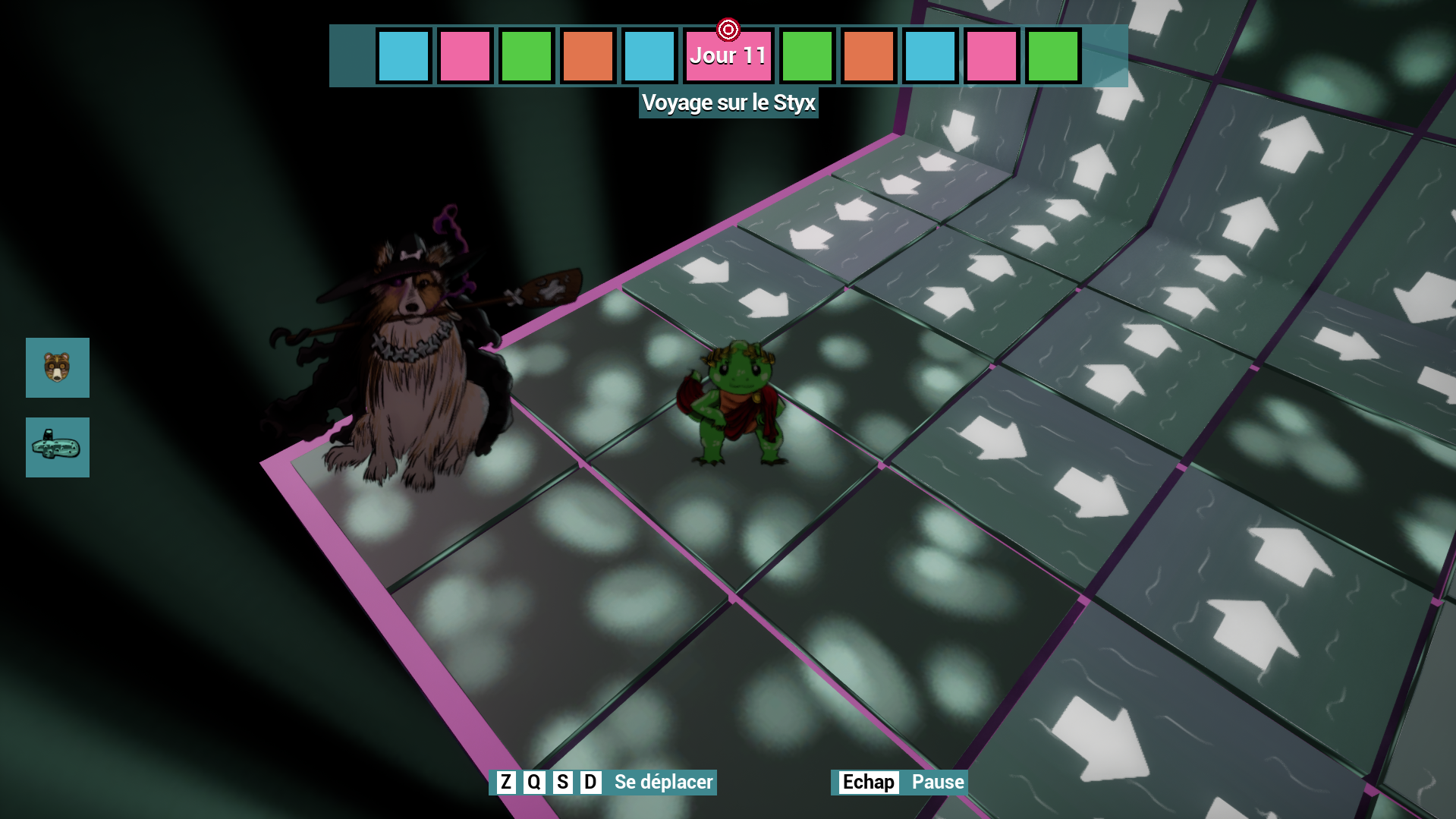
Task: Click the Se déplacer label
Action: point(662,782)
